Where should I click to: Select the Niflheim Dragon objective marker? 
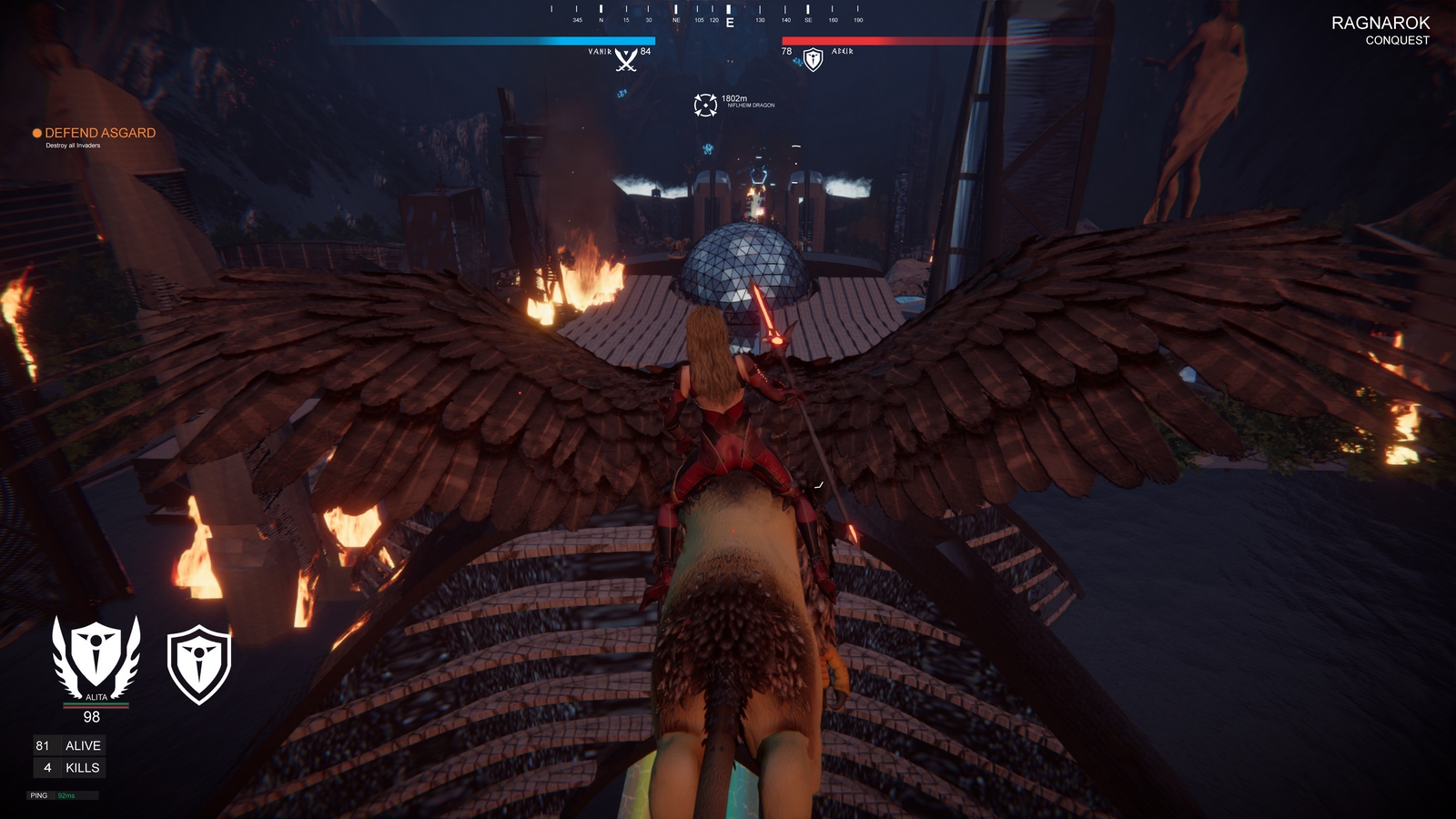click(x=703, y=105)
